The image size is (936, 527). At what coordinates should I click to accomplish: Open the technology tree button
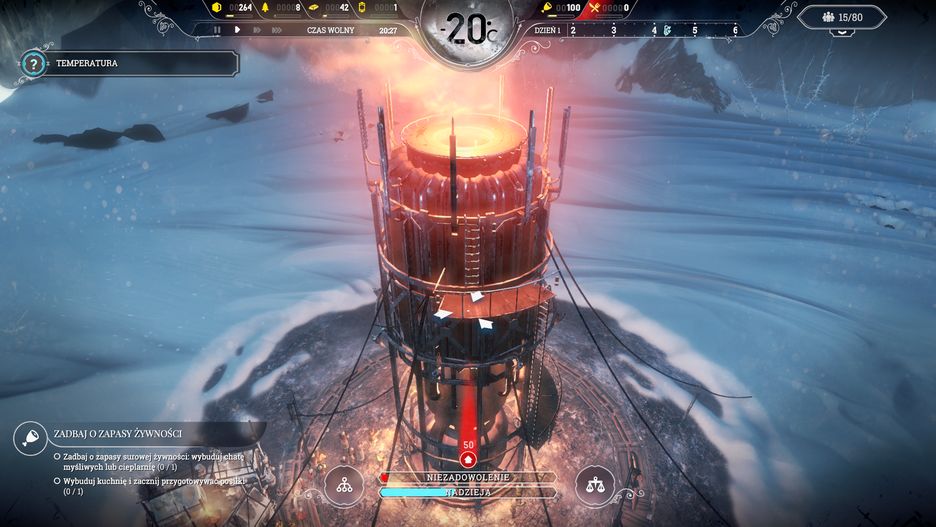[x=344, y=485]
